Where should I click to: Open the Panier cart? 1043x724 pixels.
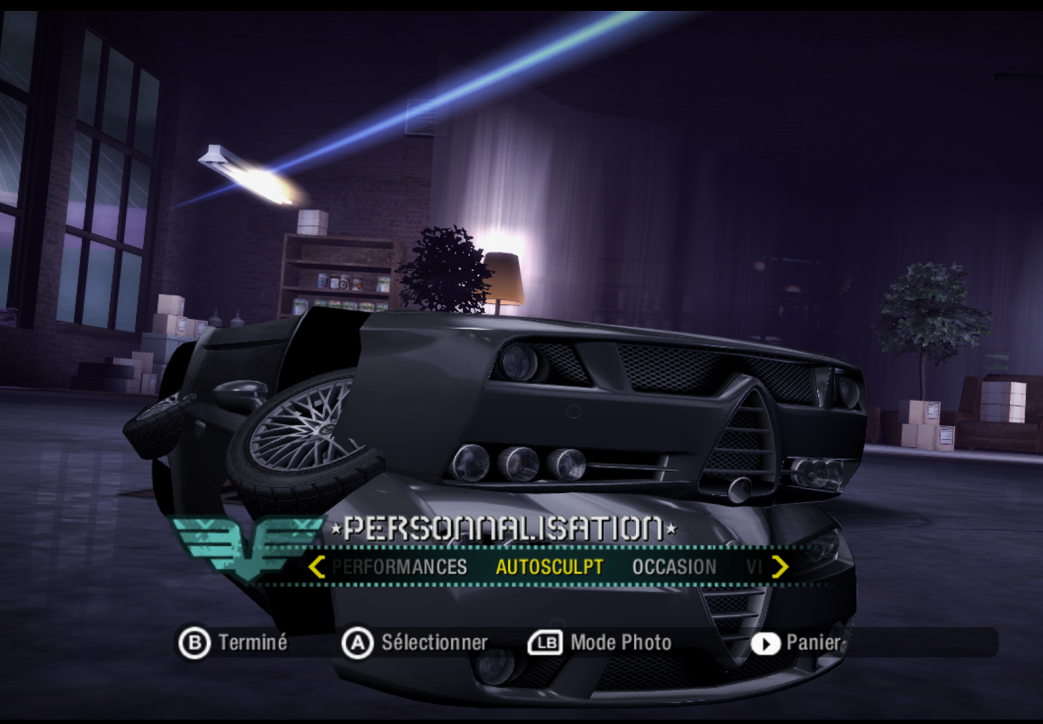coord(797,643)
